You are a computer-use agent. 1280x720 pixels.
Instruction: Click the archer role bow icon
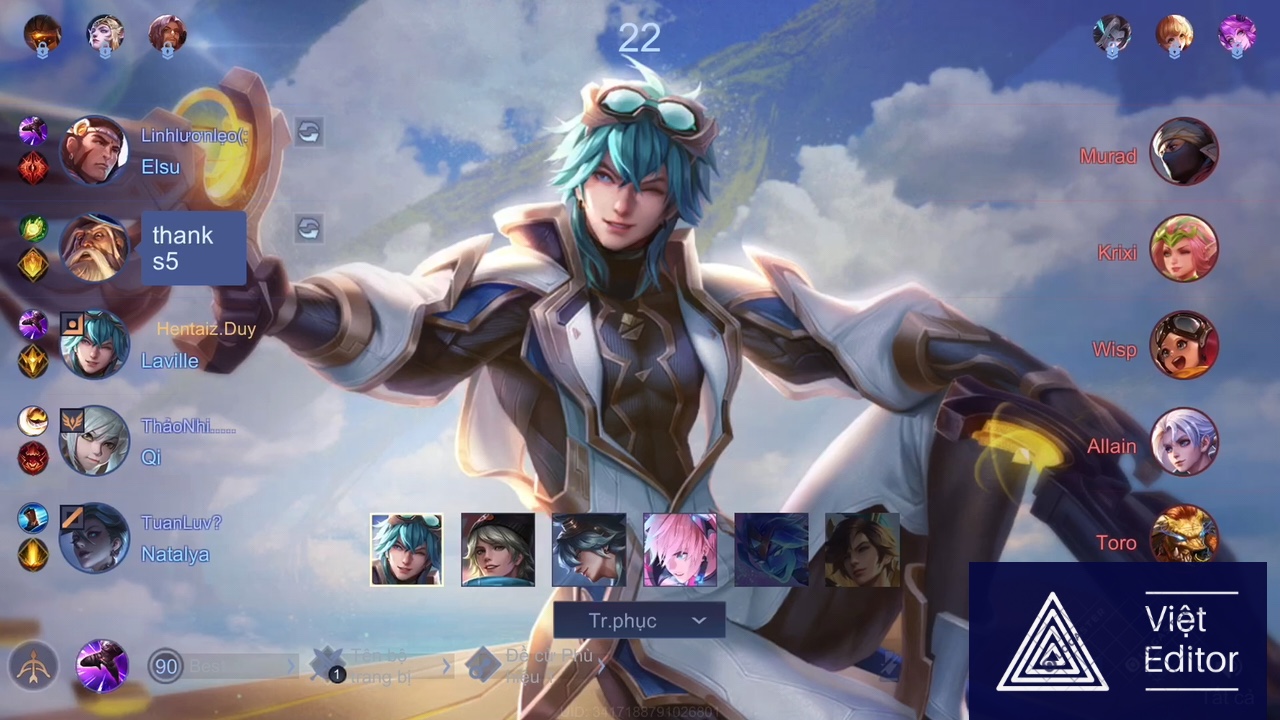[x=33, y=666]
